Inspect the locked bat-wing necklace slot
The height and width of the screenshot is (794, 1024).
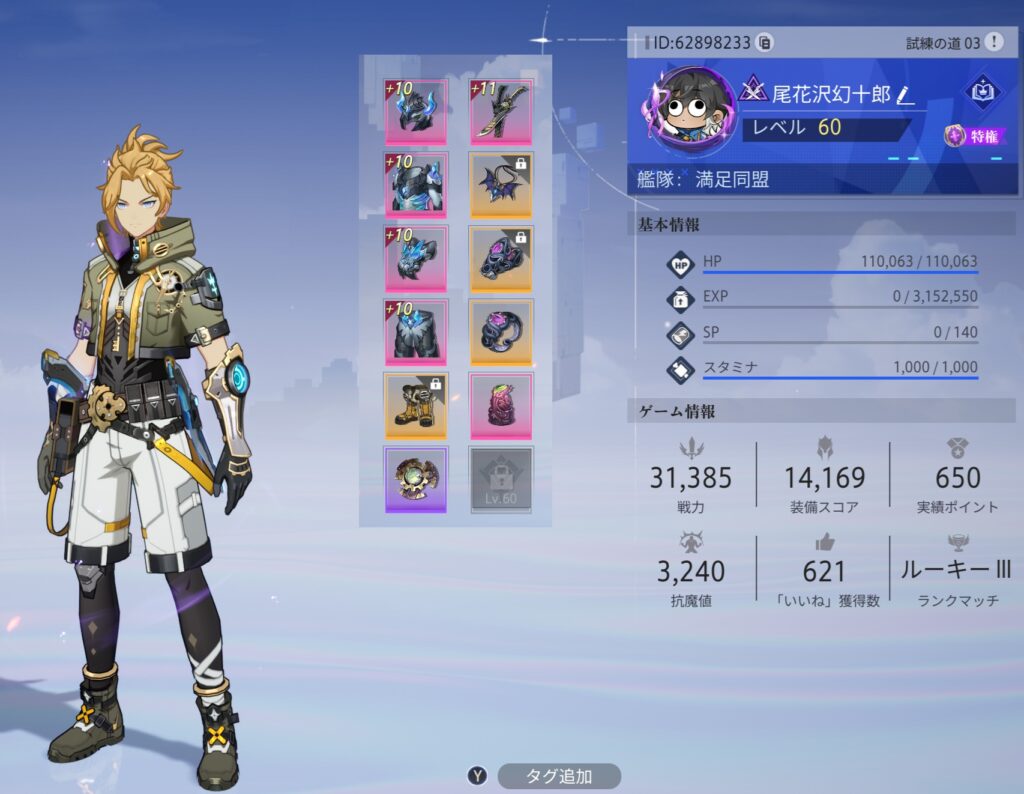coord(501,185)
